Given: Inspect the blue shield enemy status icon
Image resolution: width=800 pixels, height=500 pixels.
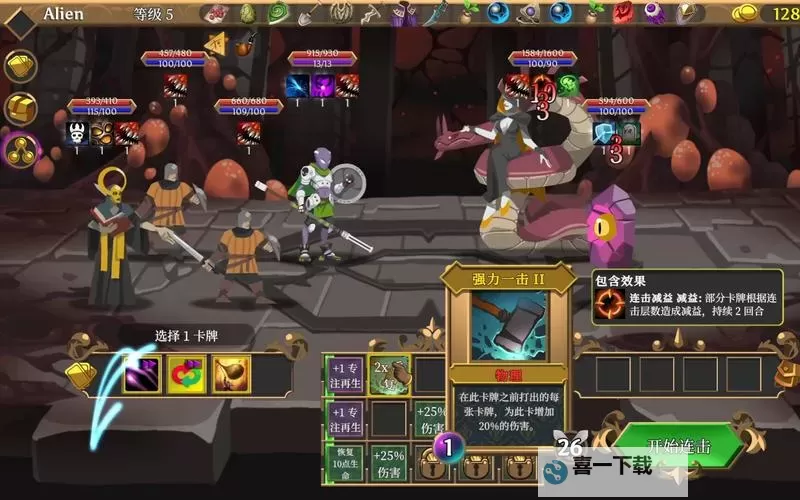Looking at the screenshot, I should coord(603,133).
